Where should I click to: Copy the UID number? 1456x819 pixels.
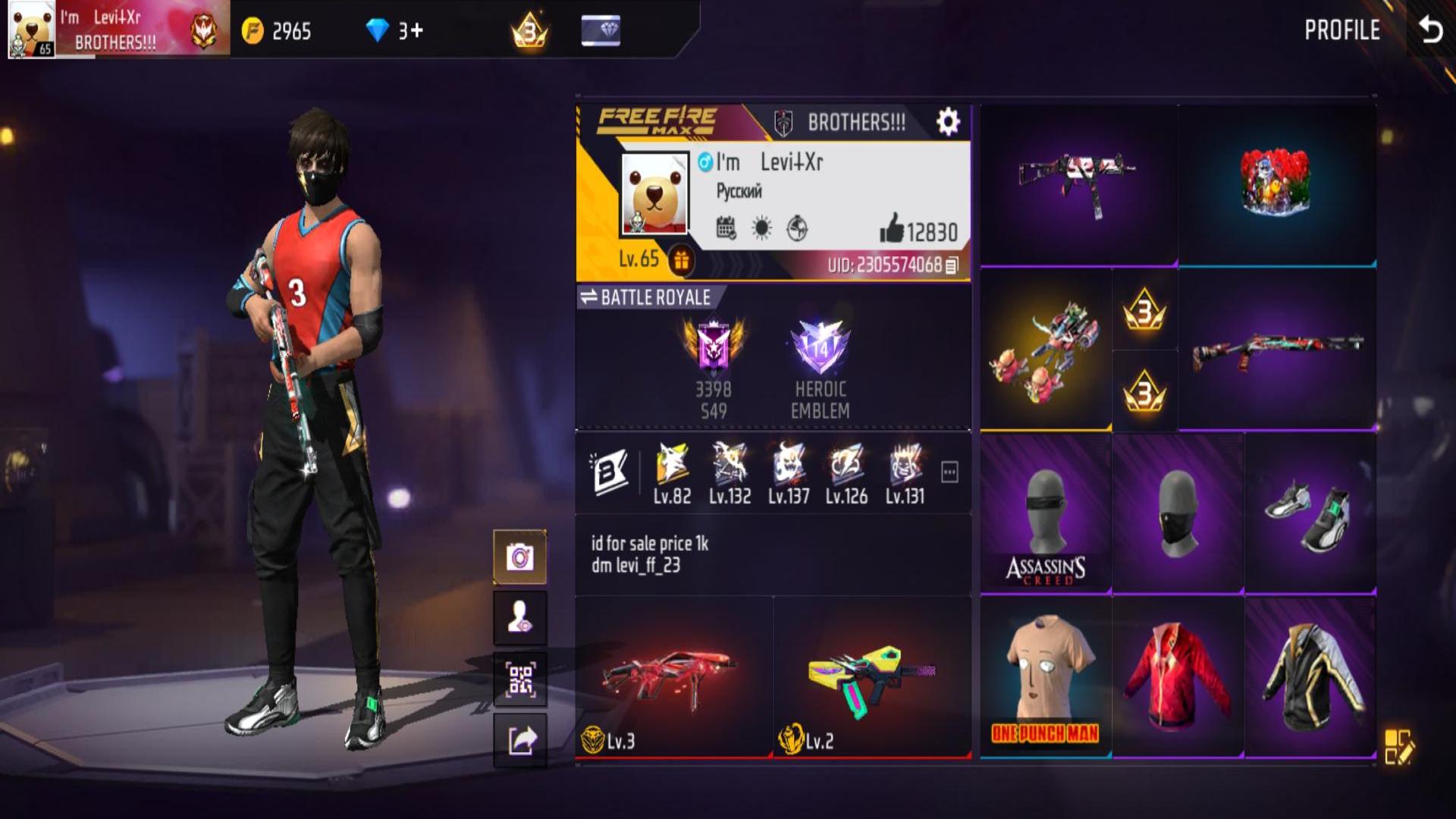952,265
